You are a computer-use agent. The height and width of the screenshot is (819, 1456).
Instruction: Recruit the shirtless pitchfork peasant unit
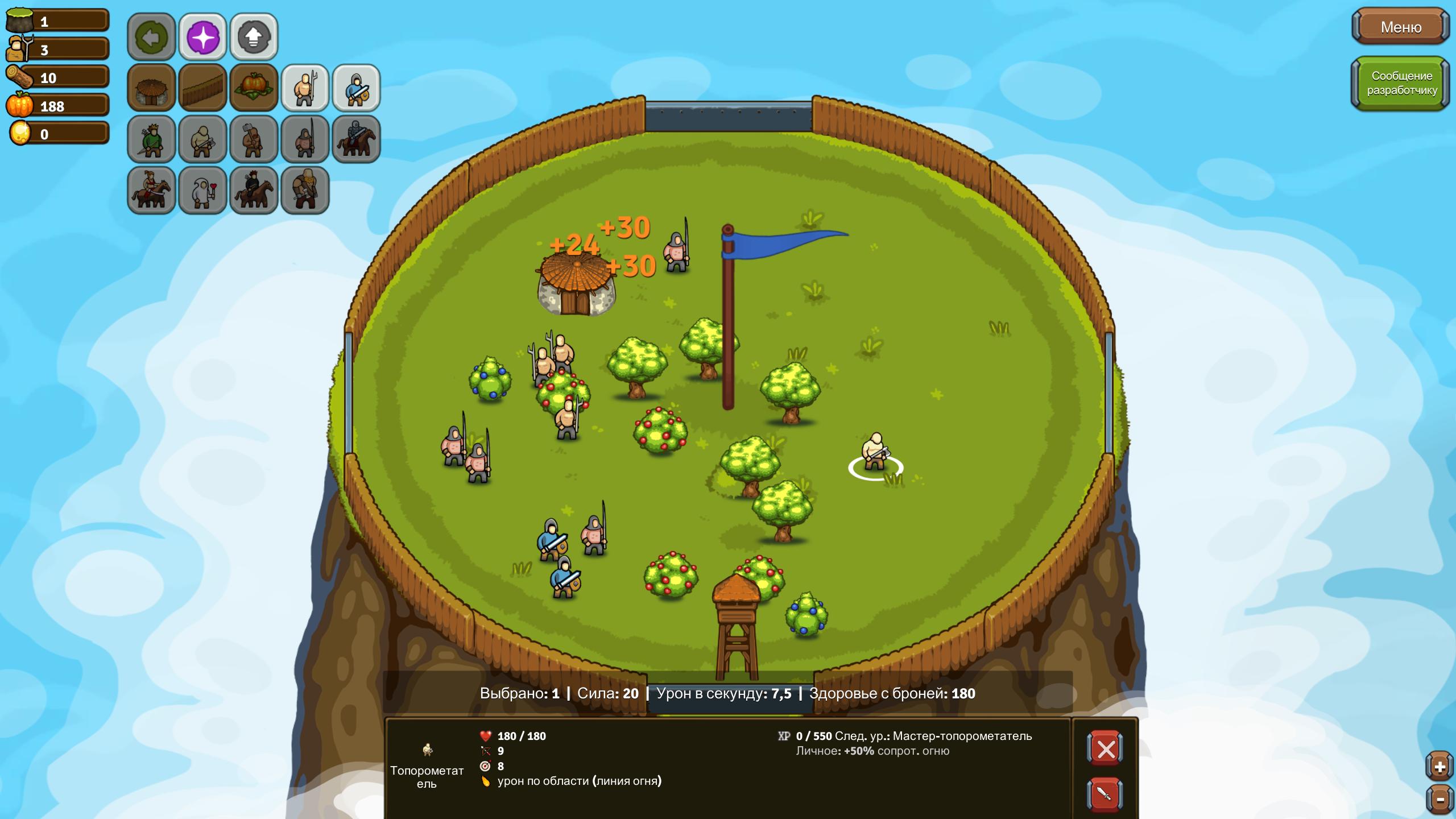305,88
